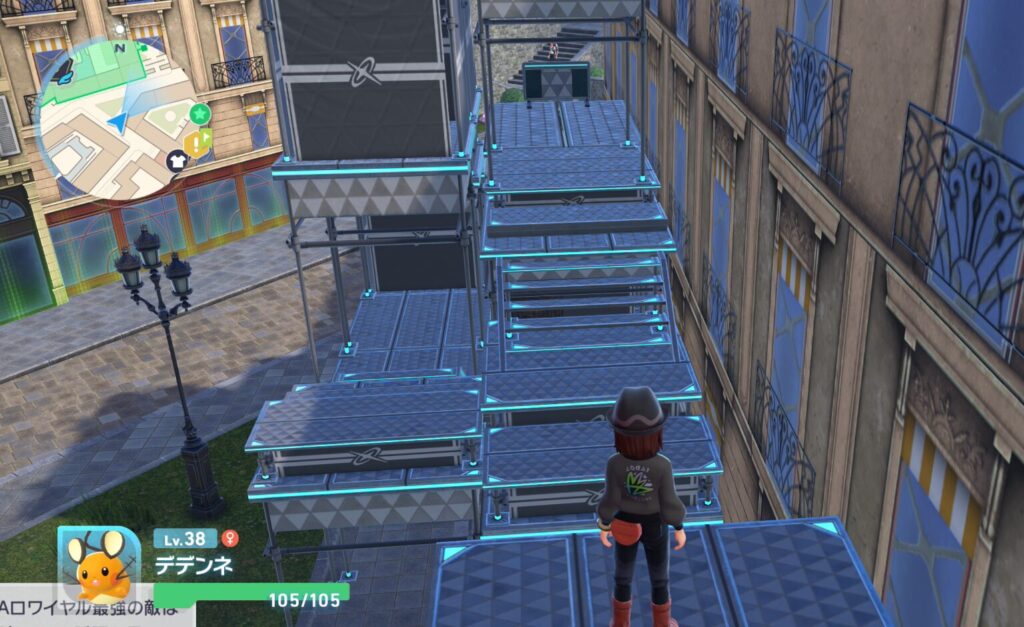Click the blue player arrow on minimap
The image size is (1024, 627).
pyautogui.click(x=118, y=123)
